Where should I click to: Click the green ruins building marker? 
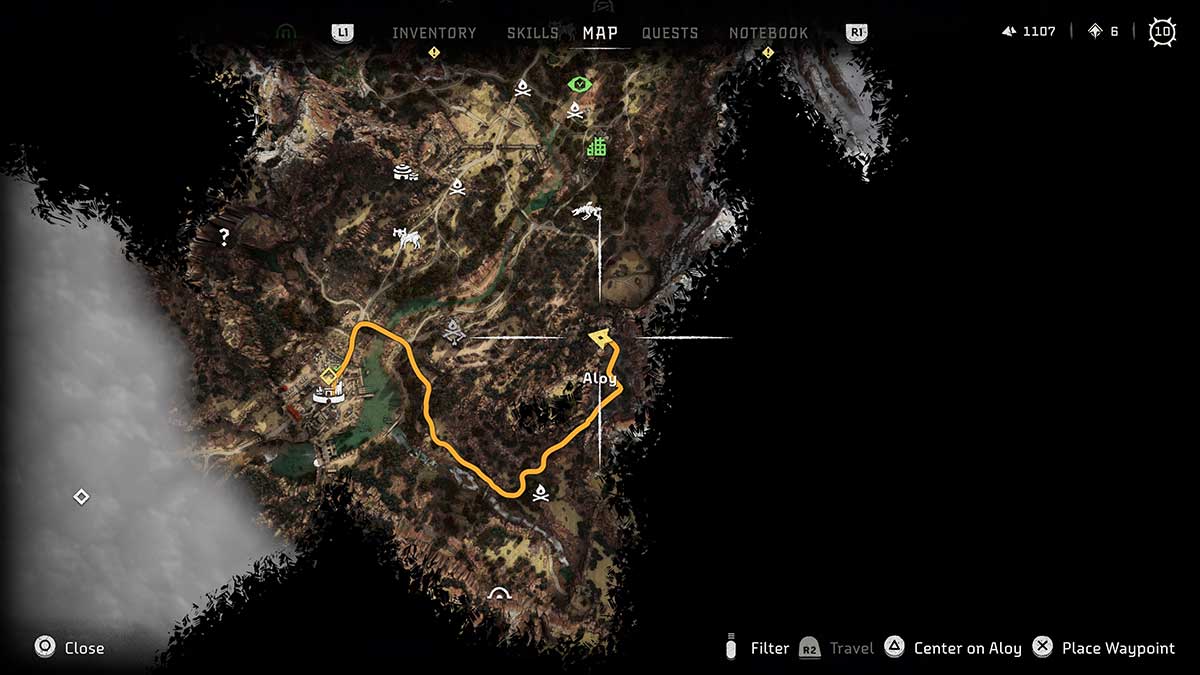(x=597, y=147)
